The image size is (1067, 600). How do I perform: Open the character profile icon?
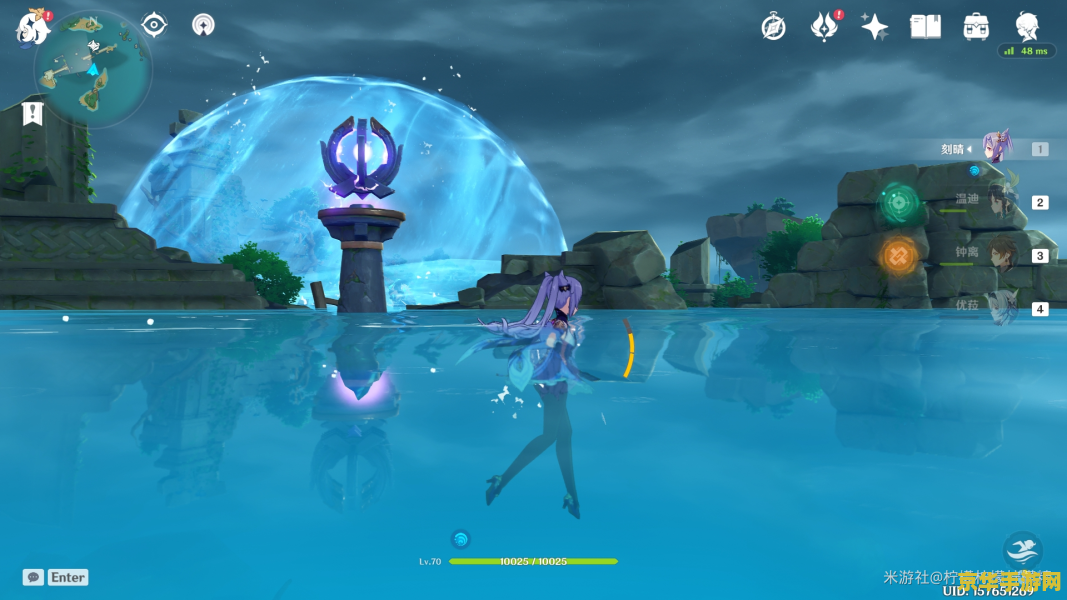point(1027,26)
